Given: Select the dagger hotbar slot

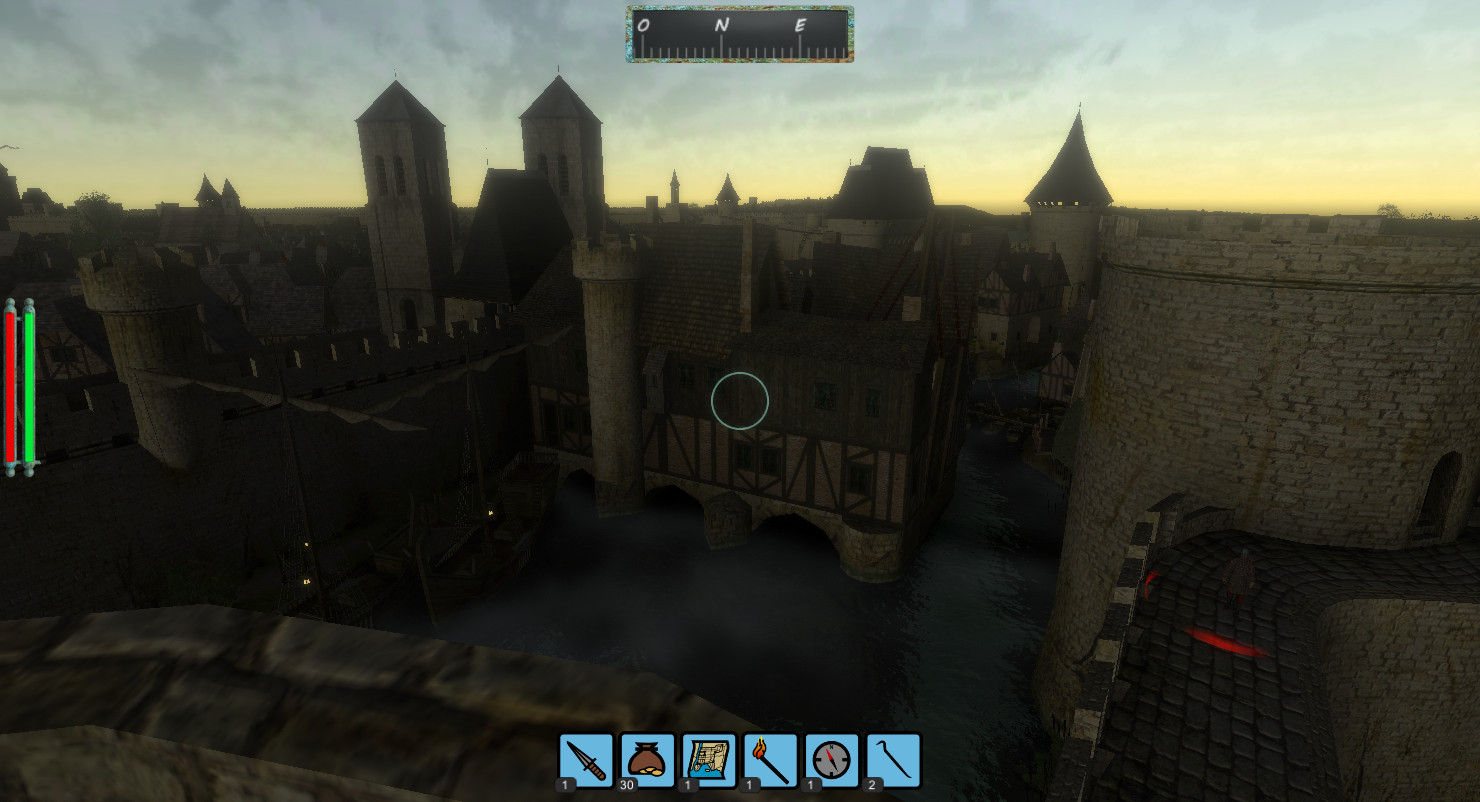Looking at the screenshot, I should coord(586,761).
